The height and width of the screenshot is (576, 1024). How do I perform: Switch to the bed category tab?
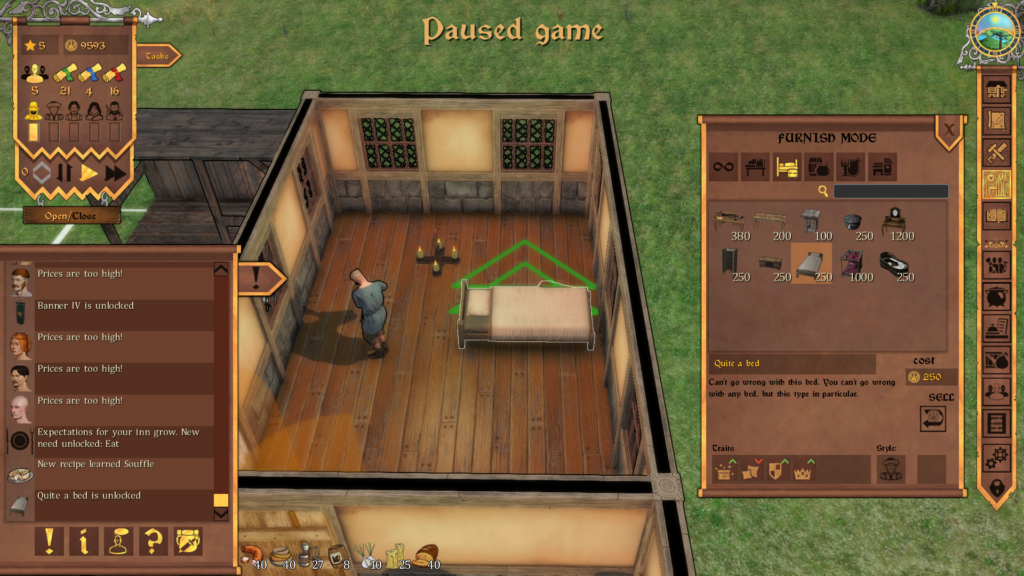(x=787, y=167)
